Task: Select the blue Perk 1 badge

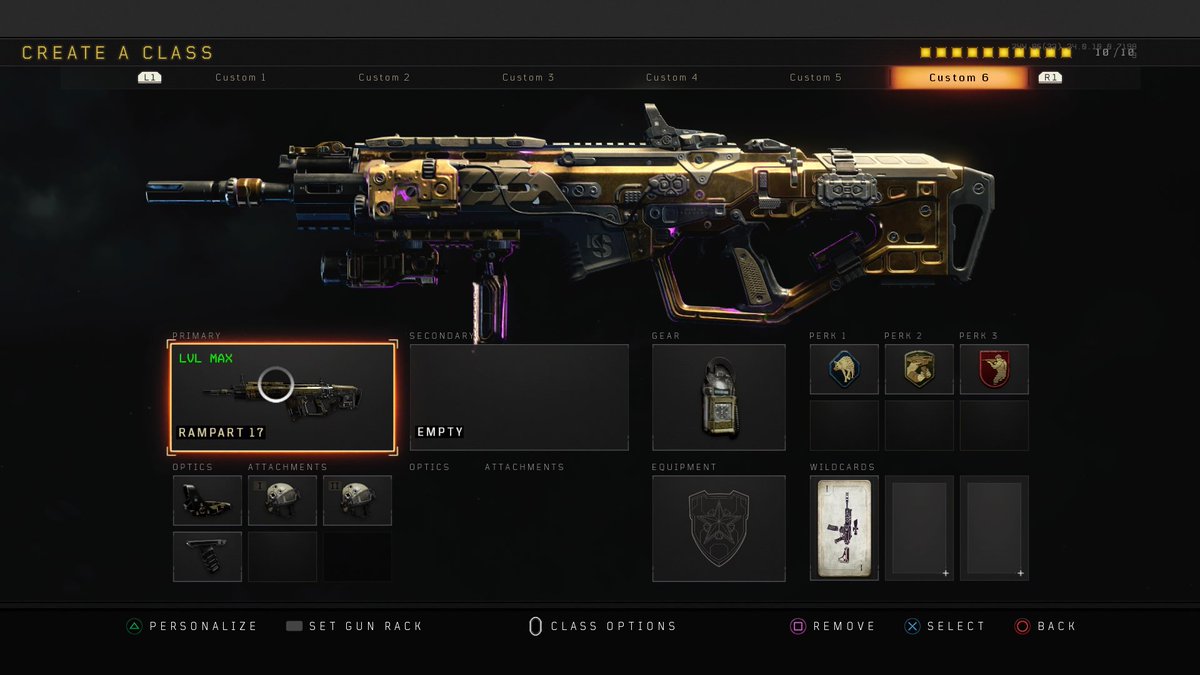Action: click(844, 369)
